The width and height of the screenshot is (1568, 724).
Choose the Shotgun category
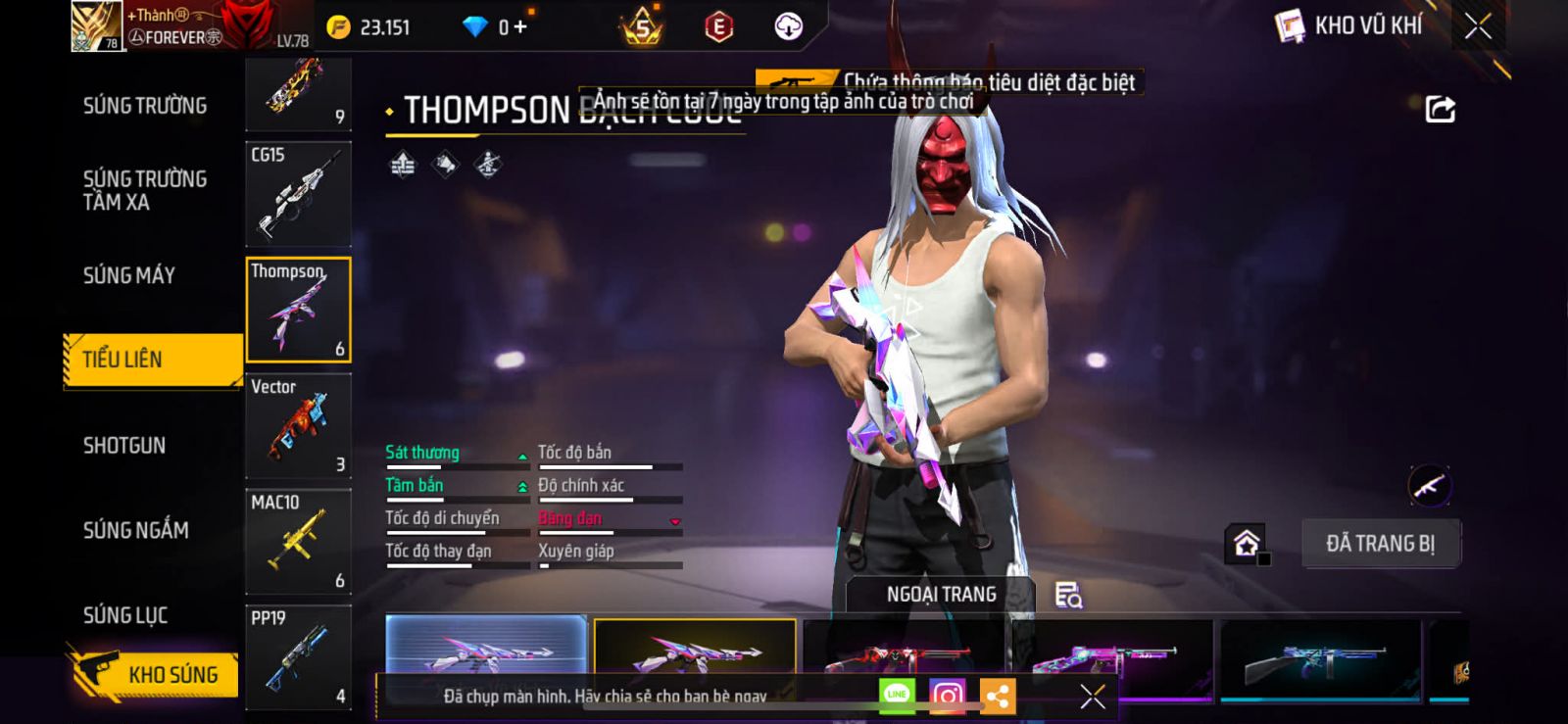(x=124, y=446)
